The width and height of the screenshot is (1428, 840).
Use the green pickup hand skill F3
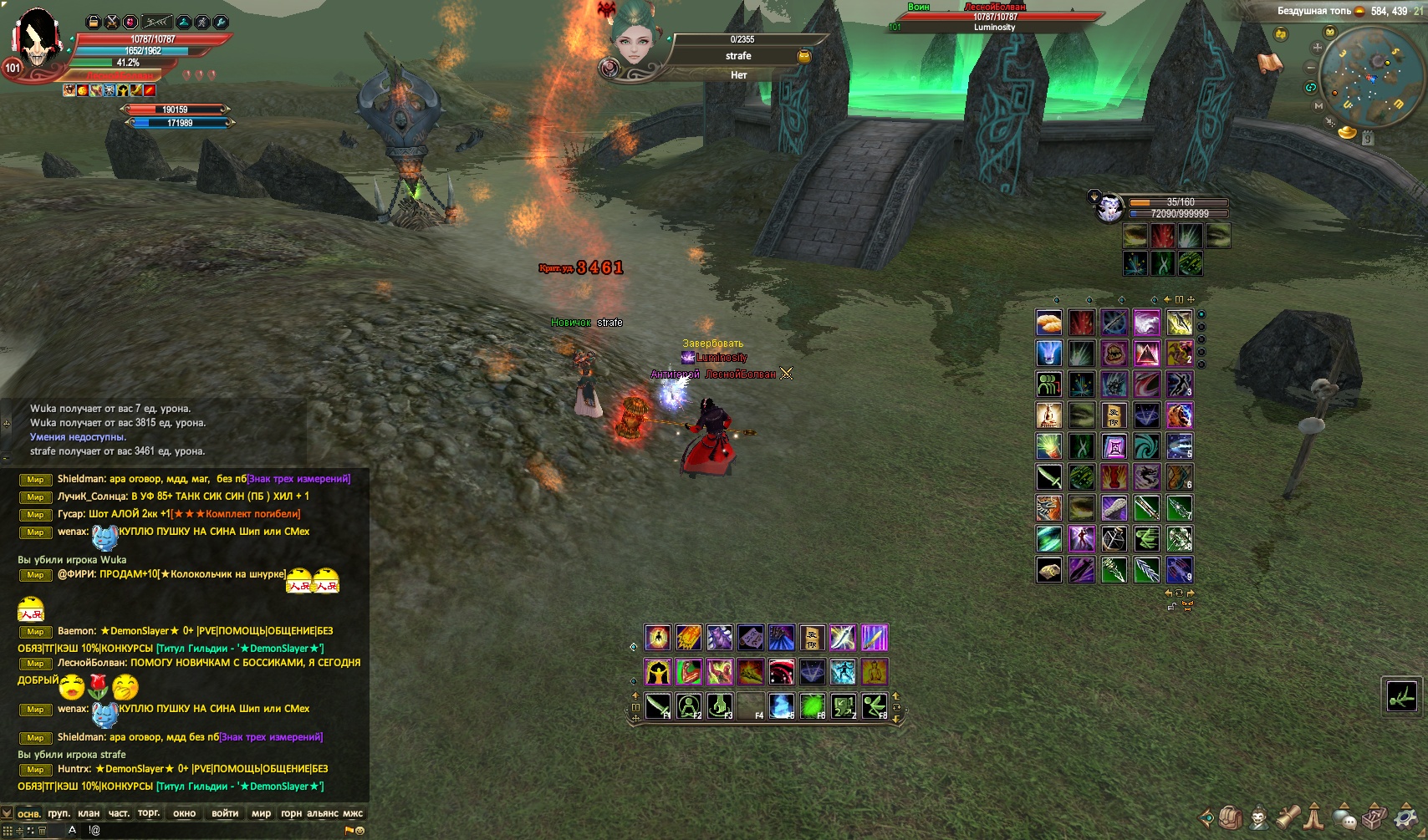pos(720,706)
